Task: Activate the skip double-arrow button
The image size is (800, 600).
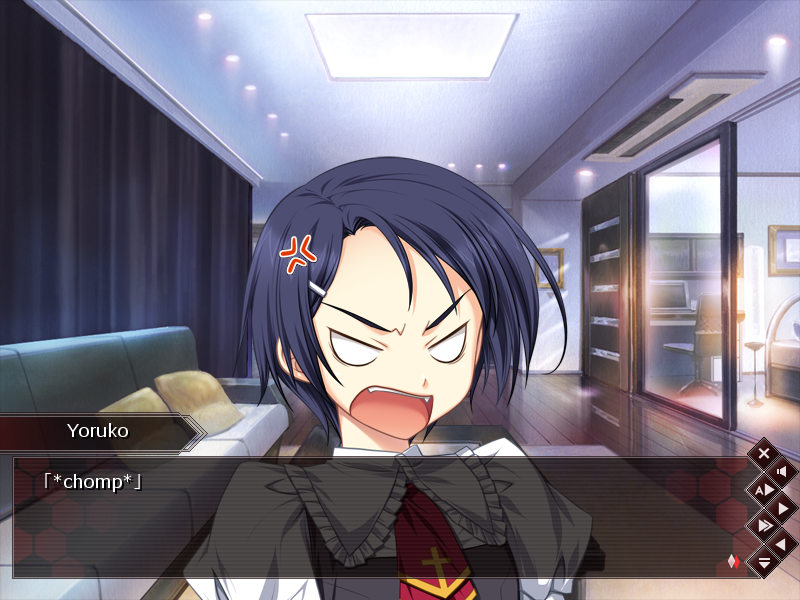Action: click(764, 526)
